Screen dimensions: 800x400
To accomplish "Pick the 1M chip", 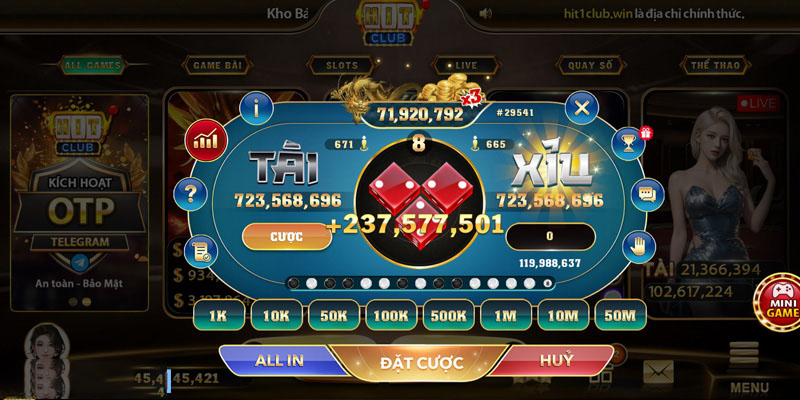I will 506,315.
